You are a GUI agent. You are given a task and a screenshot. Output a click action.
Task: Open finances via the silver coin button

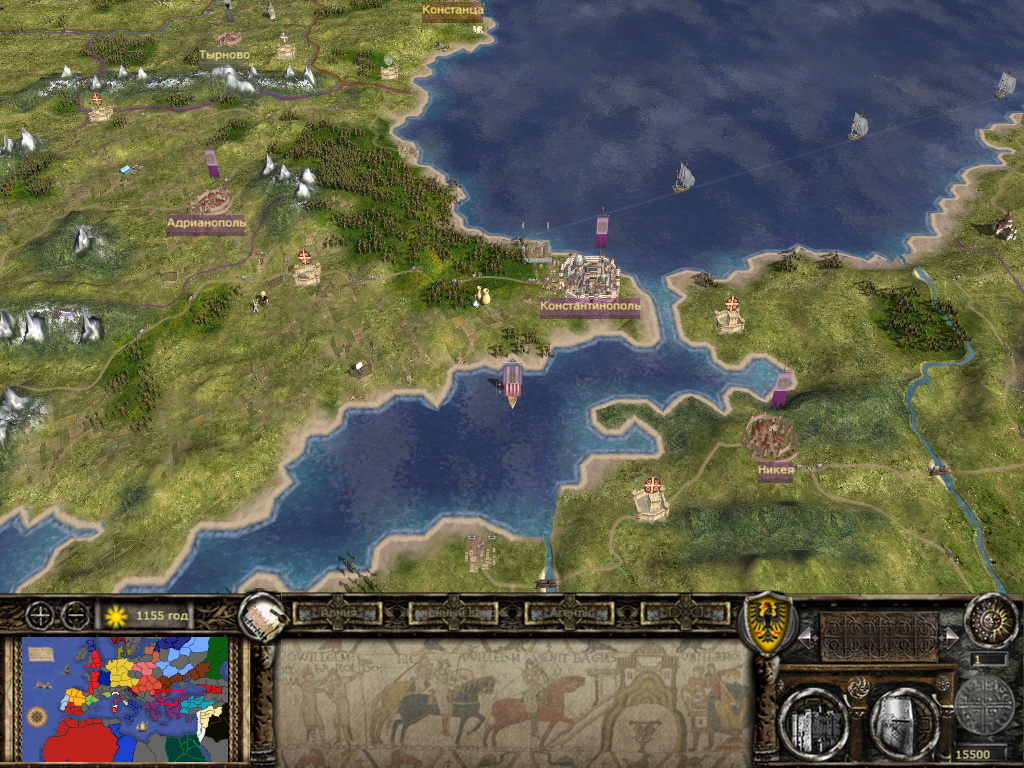(984, 706)
